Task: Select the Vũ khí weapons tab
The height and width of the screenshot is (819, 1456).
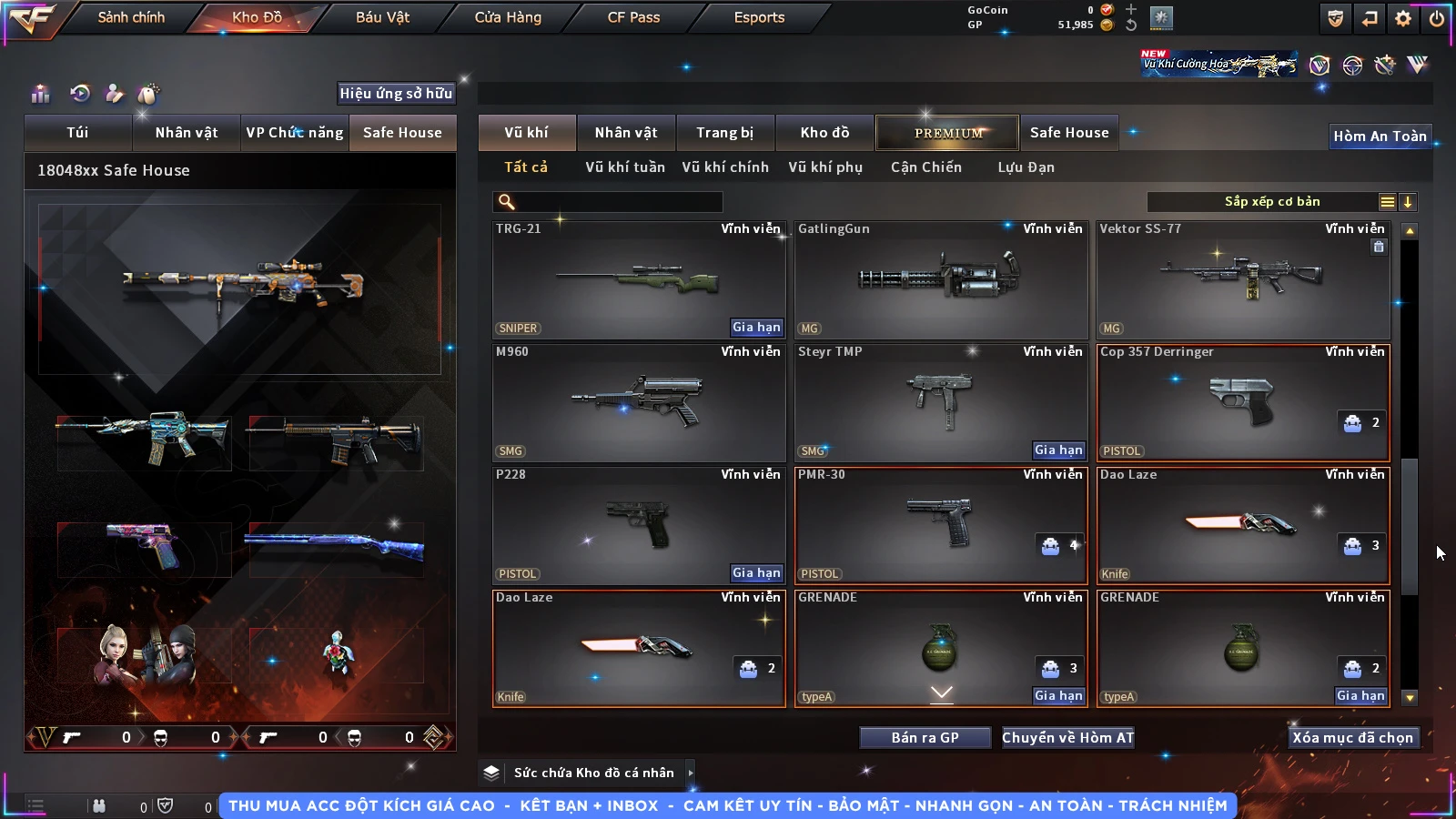Action: [526, 133]
